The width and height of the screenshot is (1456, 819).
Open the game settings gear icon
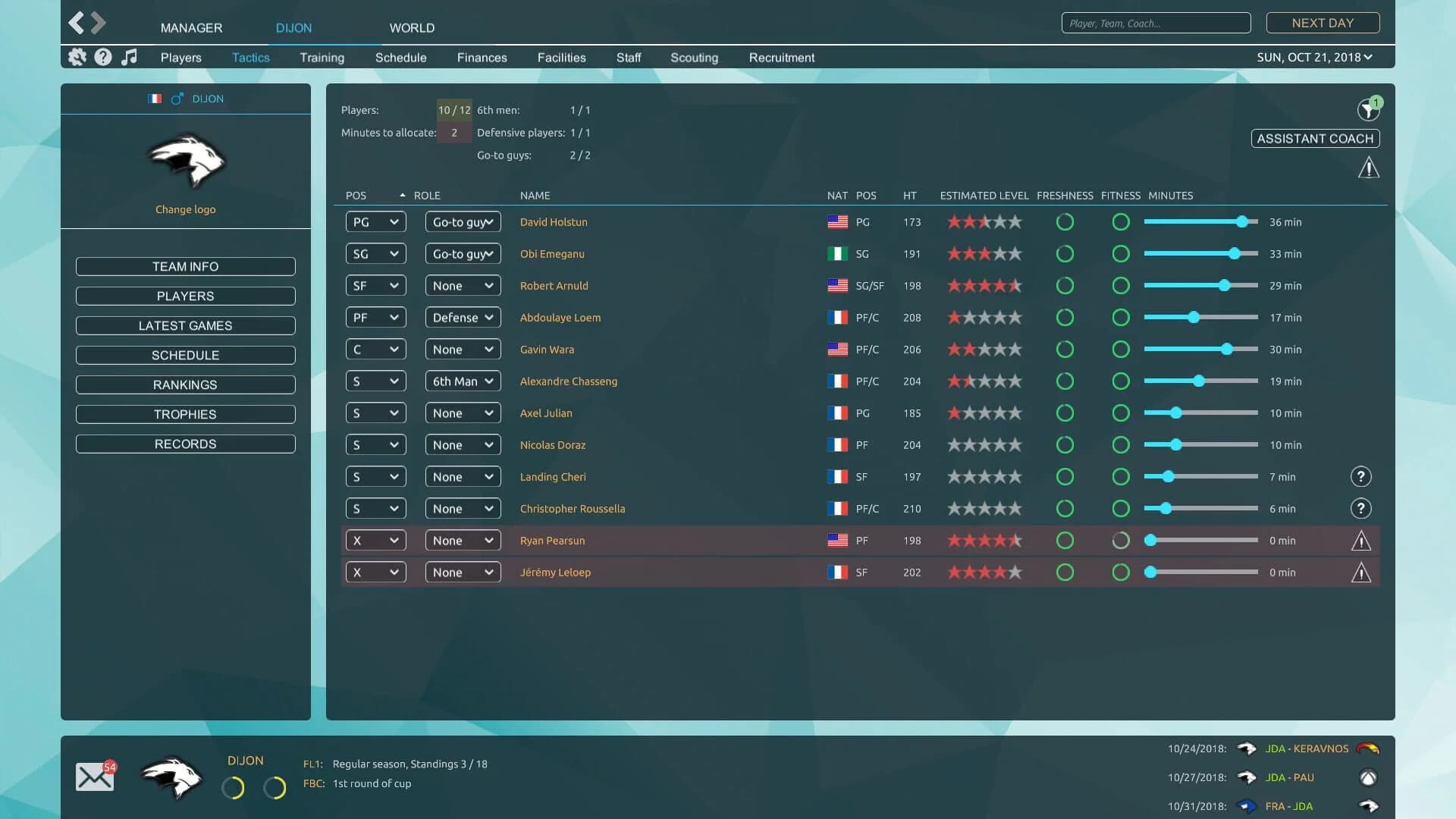pyautogui.click(x=76, y=57)
